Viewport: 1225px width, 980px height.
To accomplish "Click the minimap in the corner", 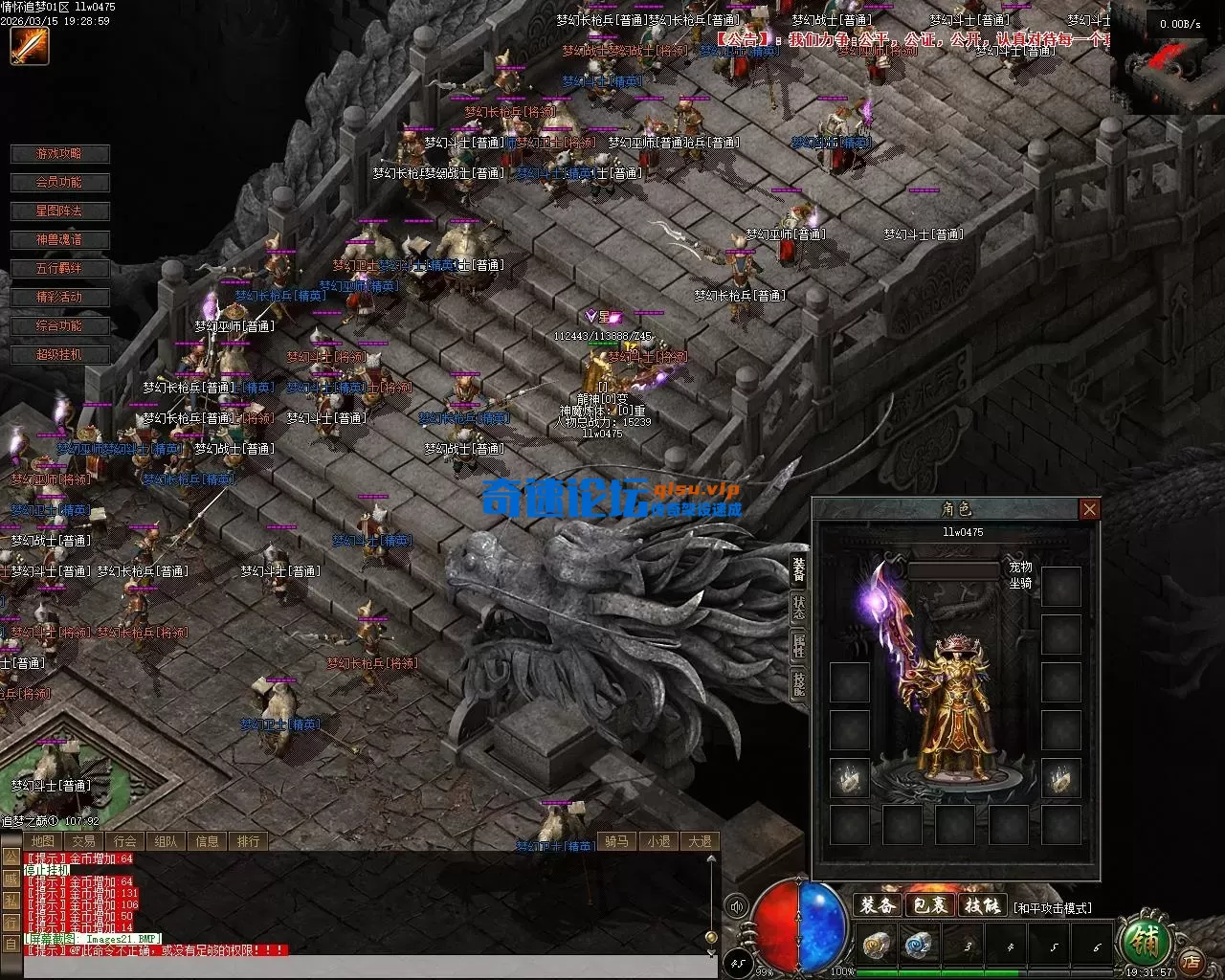I will pyautogui.click(x=1168, y=59).
